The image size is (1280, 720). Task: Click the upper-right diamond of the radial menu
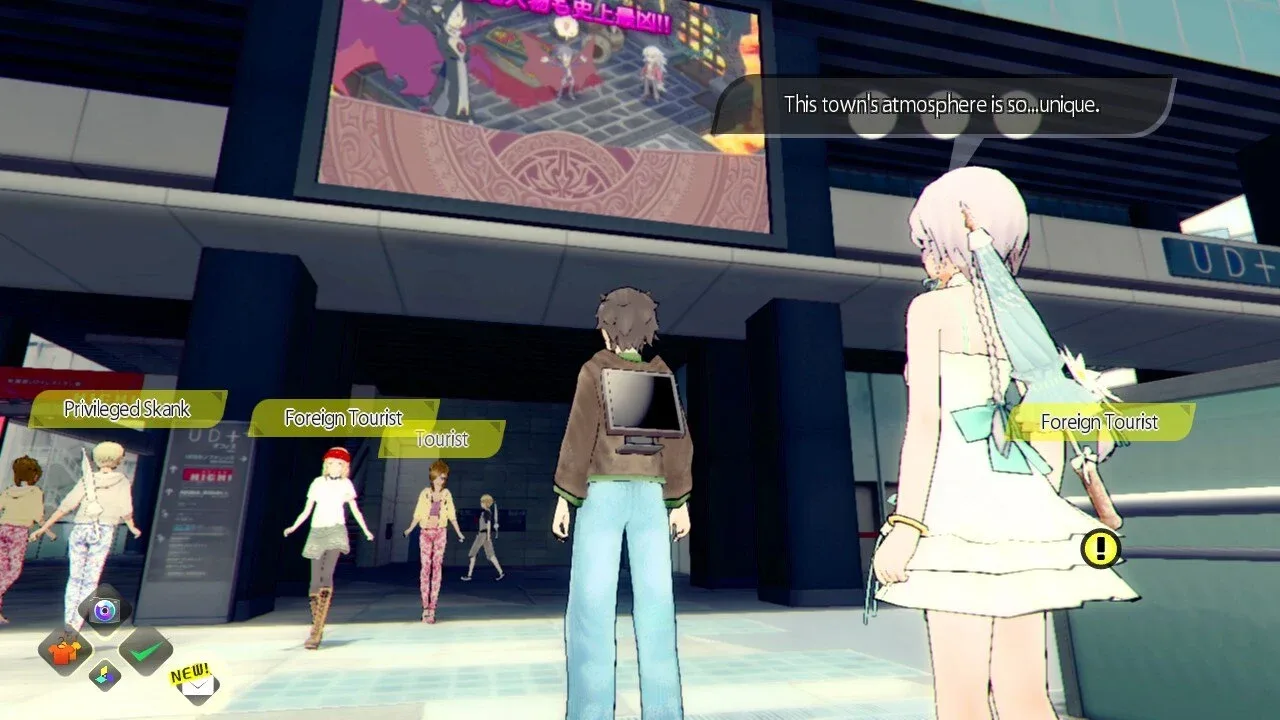(x=145, y=652)
